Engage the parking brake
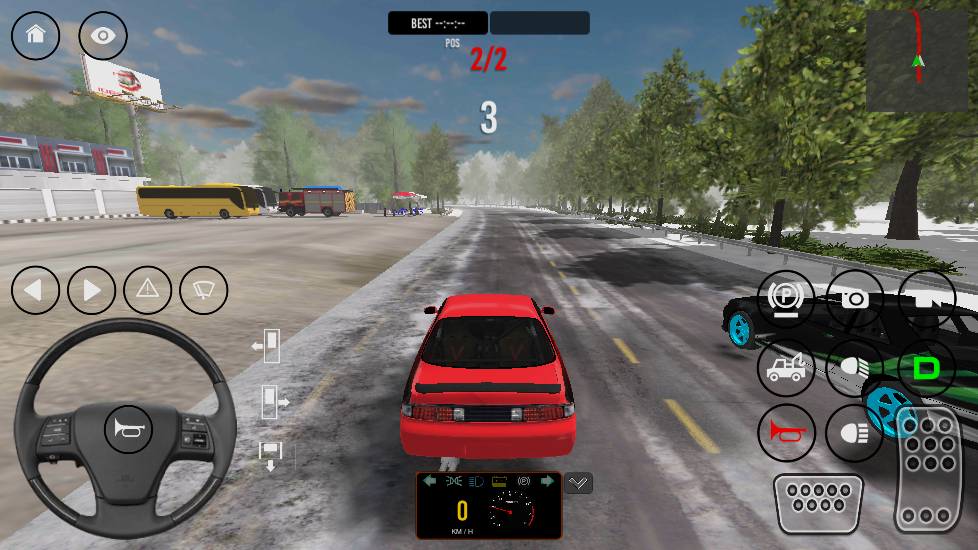The image size is (978, 550). click(x=785, y=299)
